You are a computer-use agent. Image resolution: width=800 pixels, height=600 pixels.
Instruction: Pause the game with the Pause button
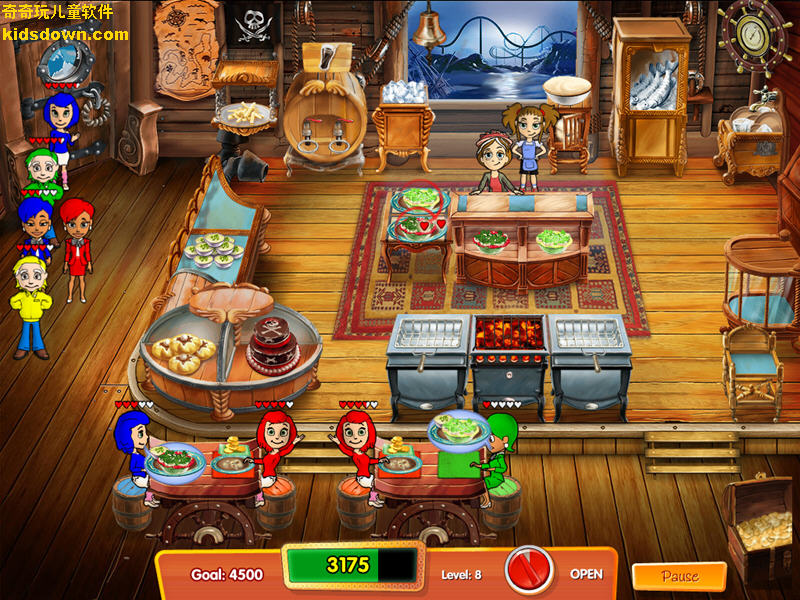pos(679,576)
